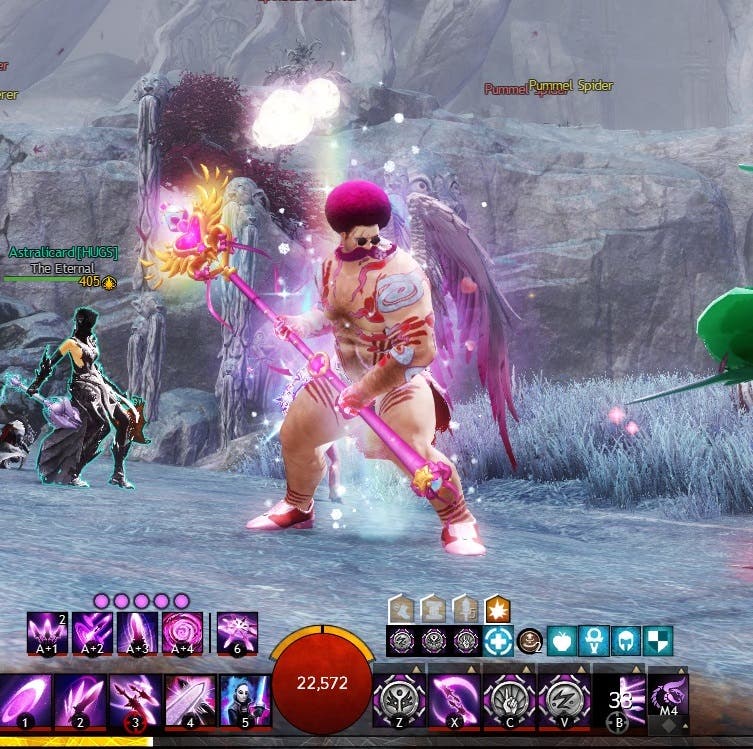The width and height of the screenshot is (753, 749).
Task: Cast the sword skill in slot 4
Action: point(189,699)
